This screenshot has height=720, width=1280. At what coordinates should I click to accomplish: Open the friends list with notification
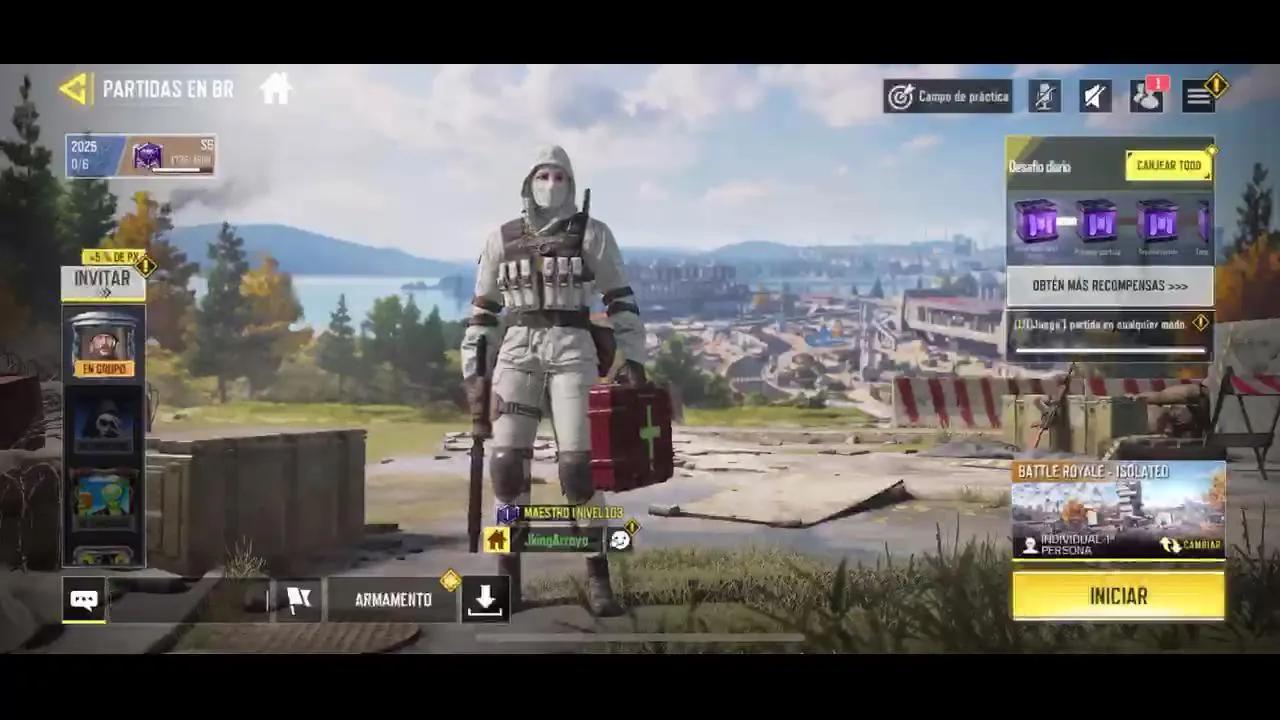[x=1146, y=97]
